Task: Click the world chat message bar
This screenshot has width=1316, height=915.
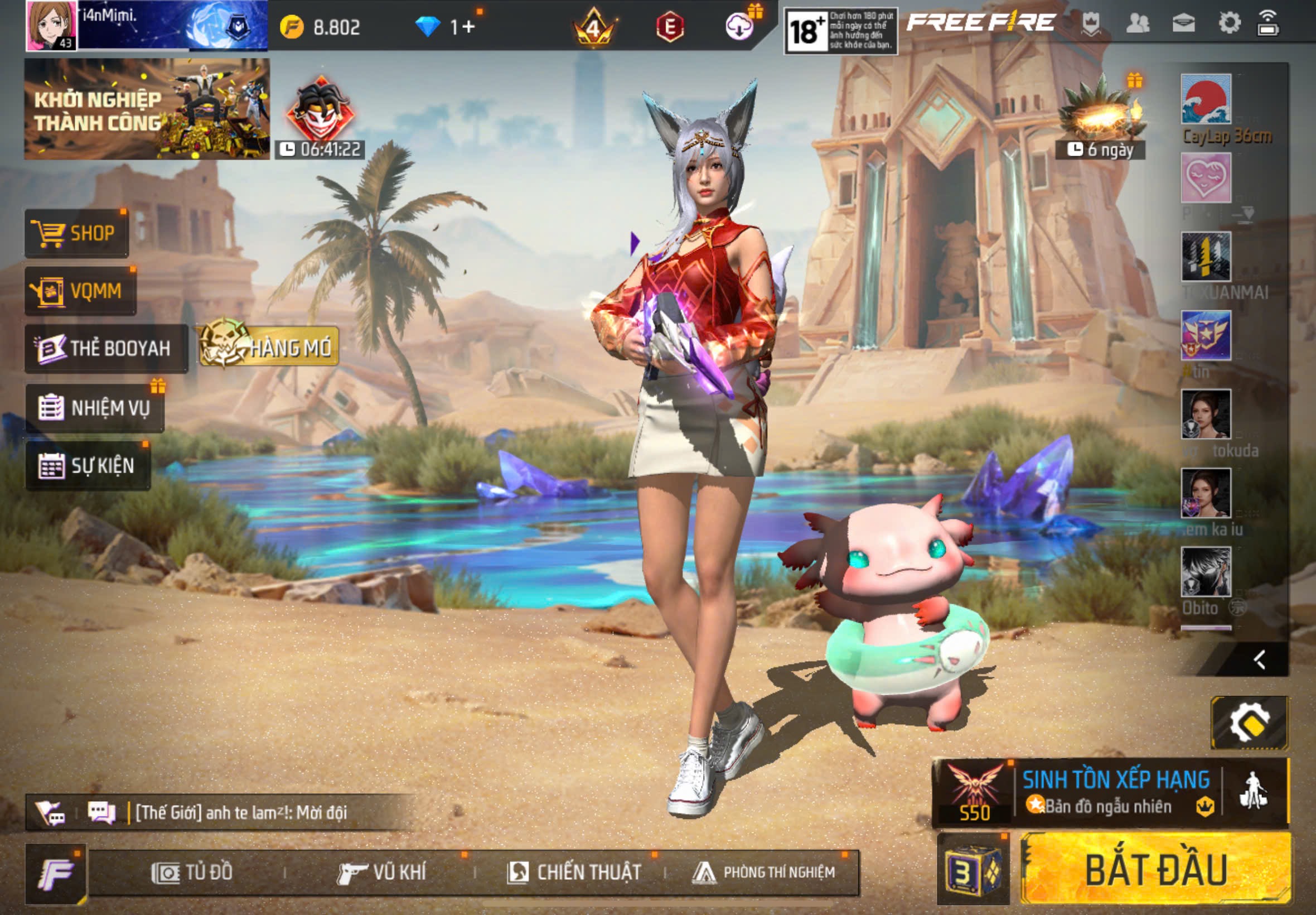Action: [x=241, y=812]
